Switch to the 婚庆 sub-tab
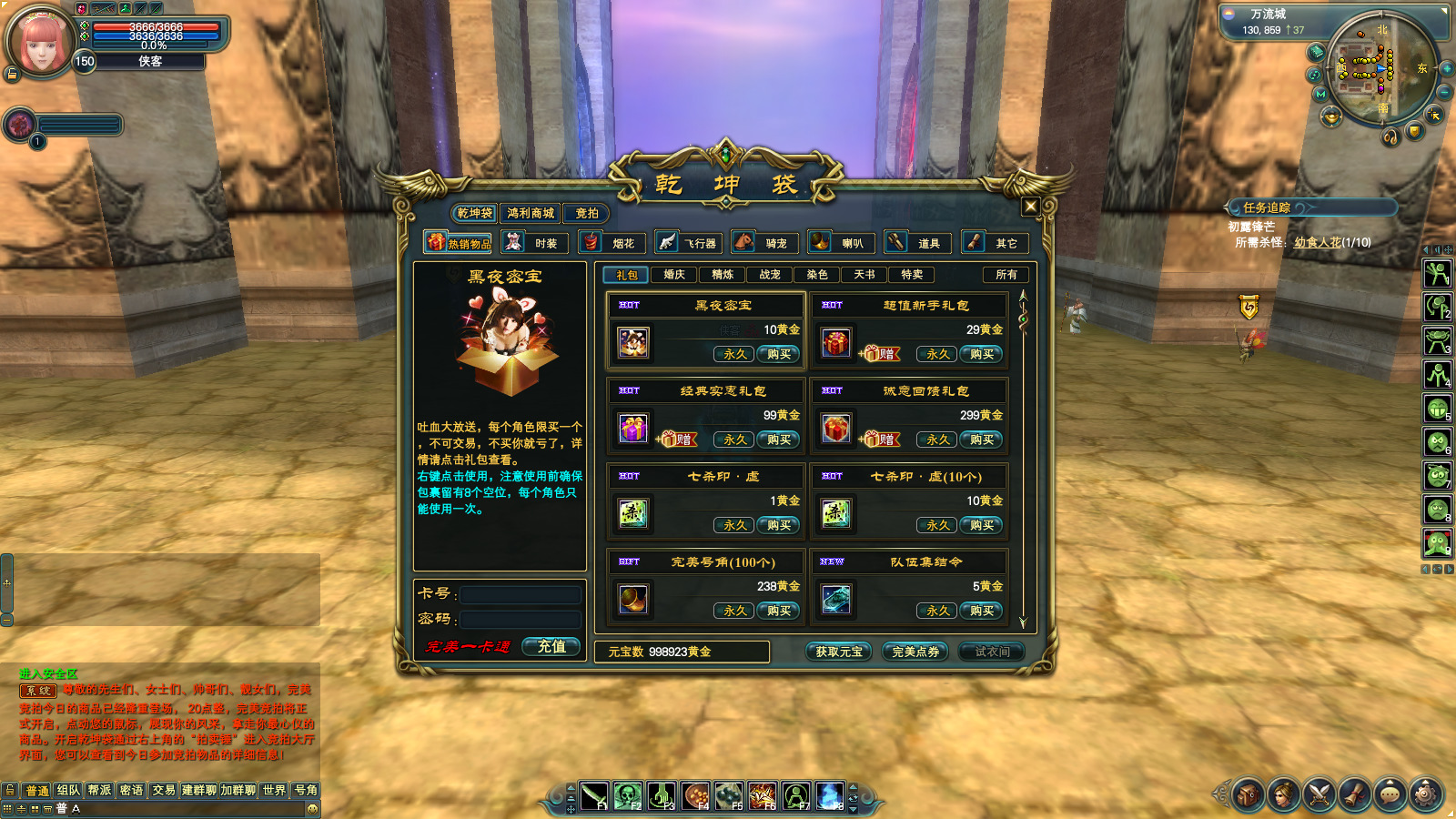 tap(674, 275)
